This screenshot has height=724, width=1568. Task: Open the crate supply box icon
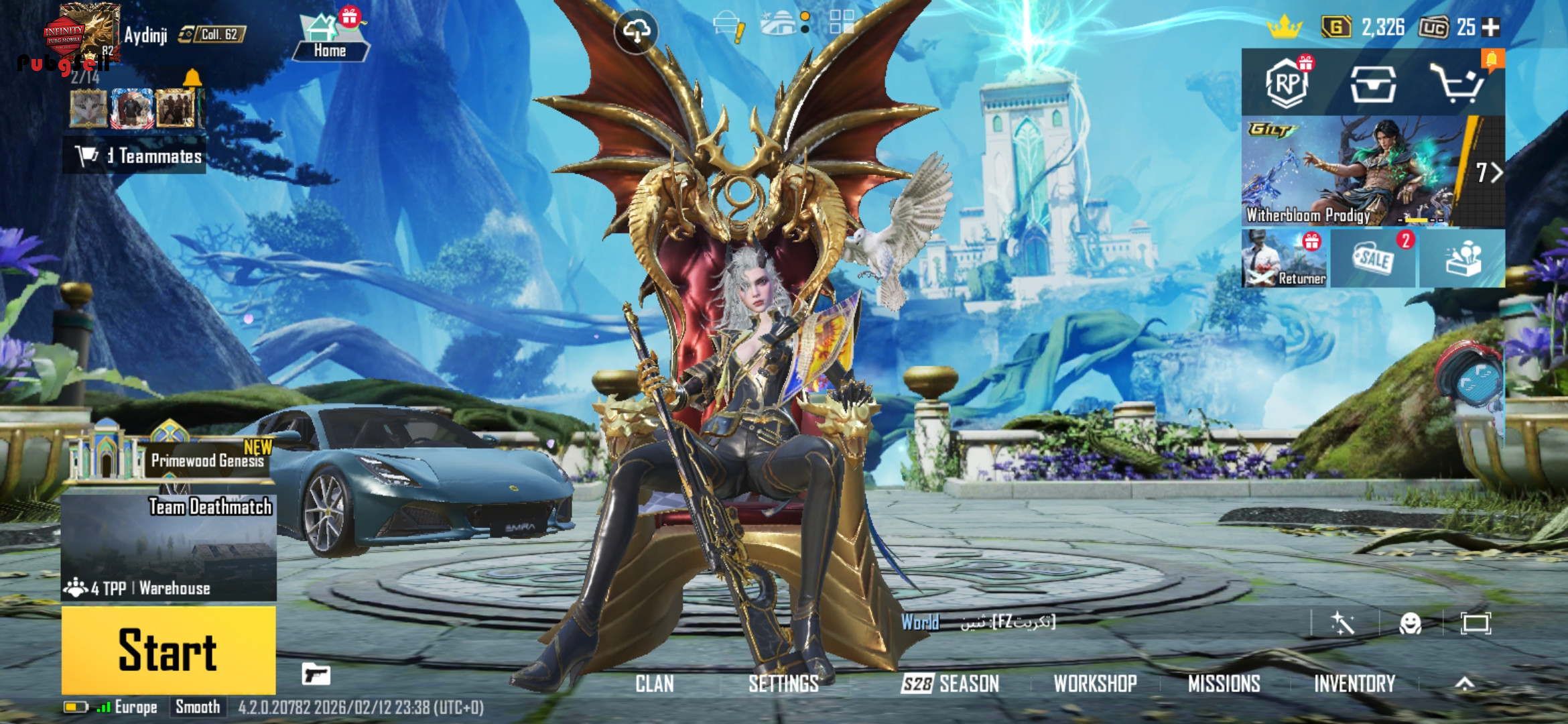coord(1373,84)
